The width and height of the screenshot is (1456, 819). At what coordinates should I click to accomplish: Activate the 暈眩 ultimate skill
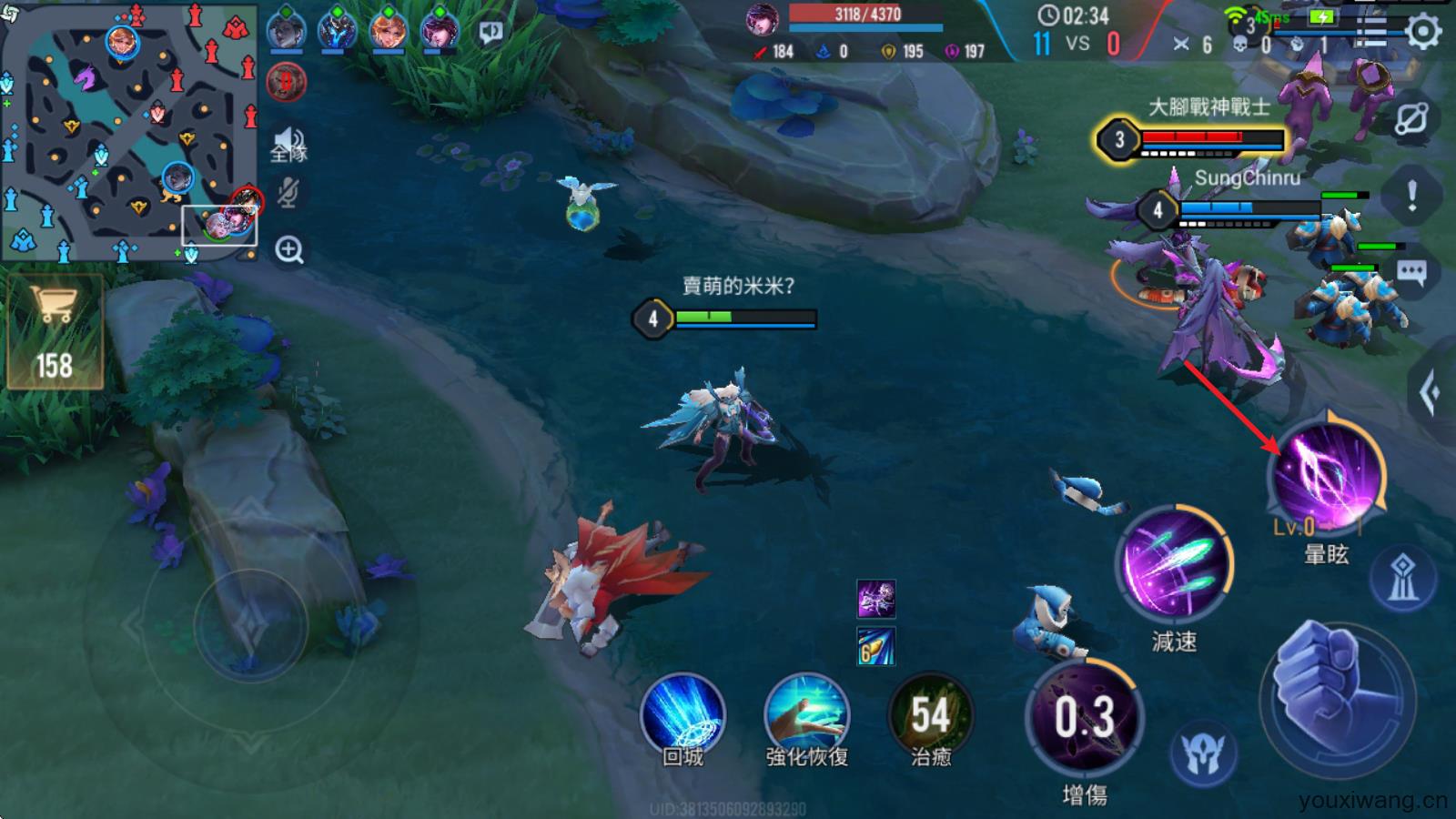[1328, 475]
